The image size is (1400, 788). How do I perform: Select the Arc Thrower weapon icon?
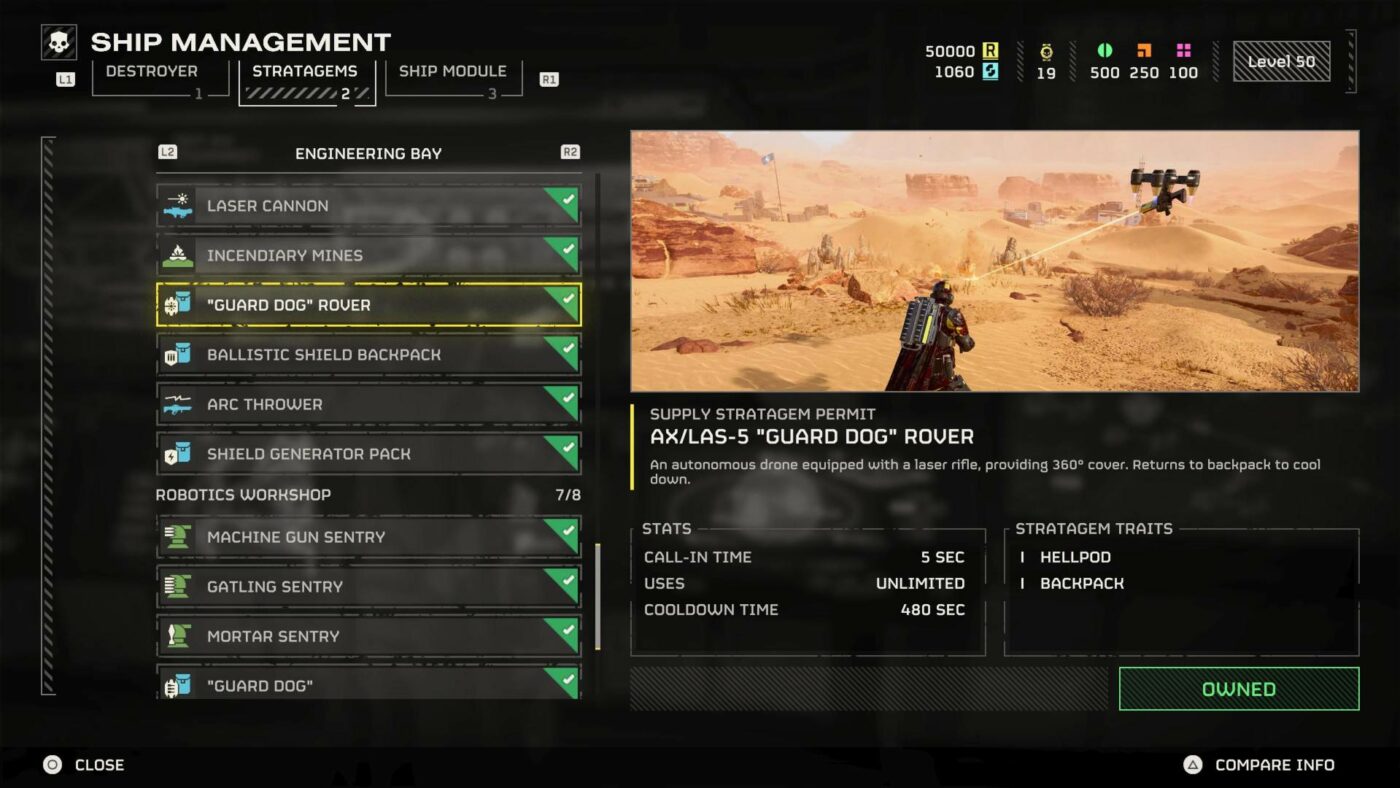coord(177,404)
